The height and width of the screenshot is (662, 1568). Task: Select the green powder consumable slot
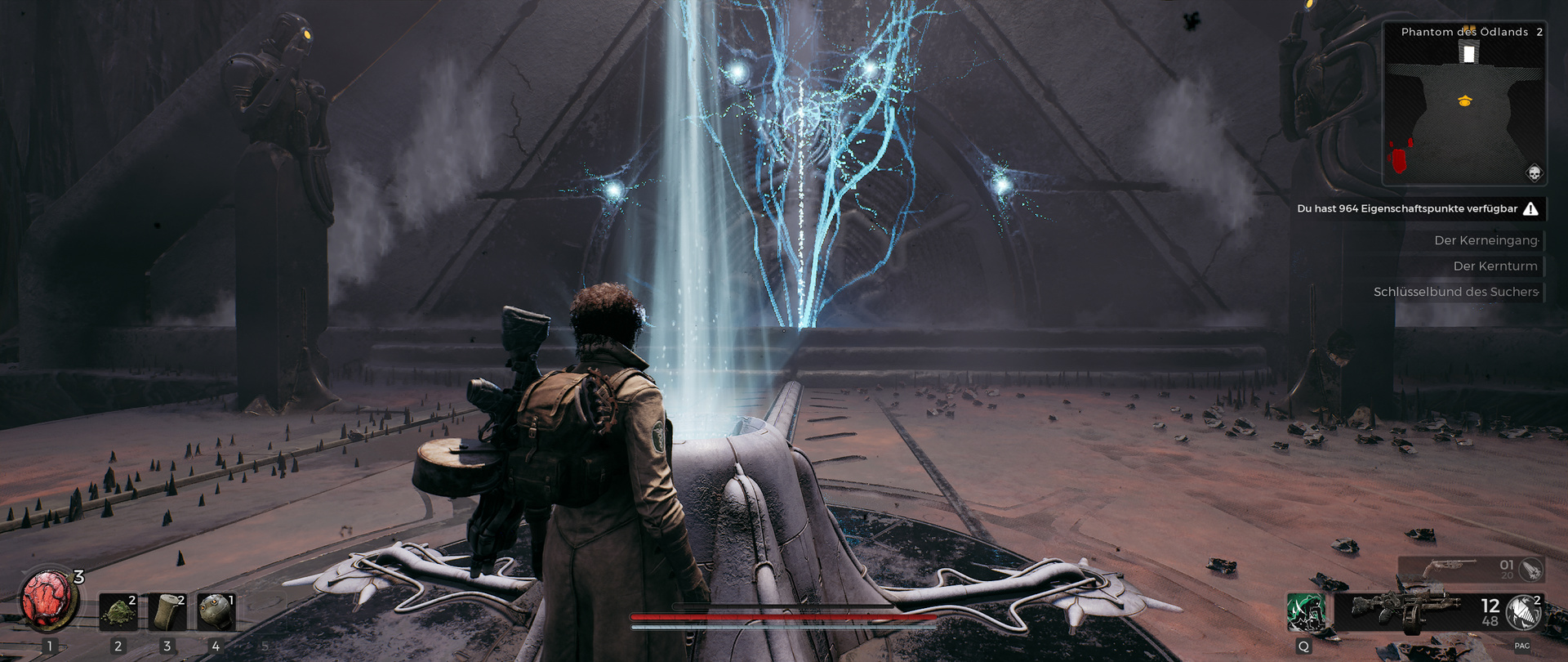(x=118, y=612)
